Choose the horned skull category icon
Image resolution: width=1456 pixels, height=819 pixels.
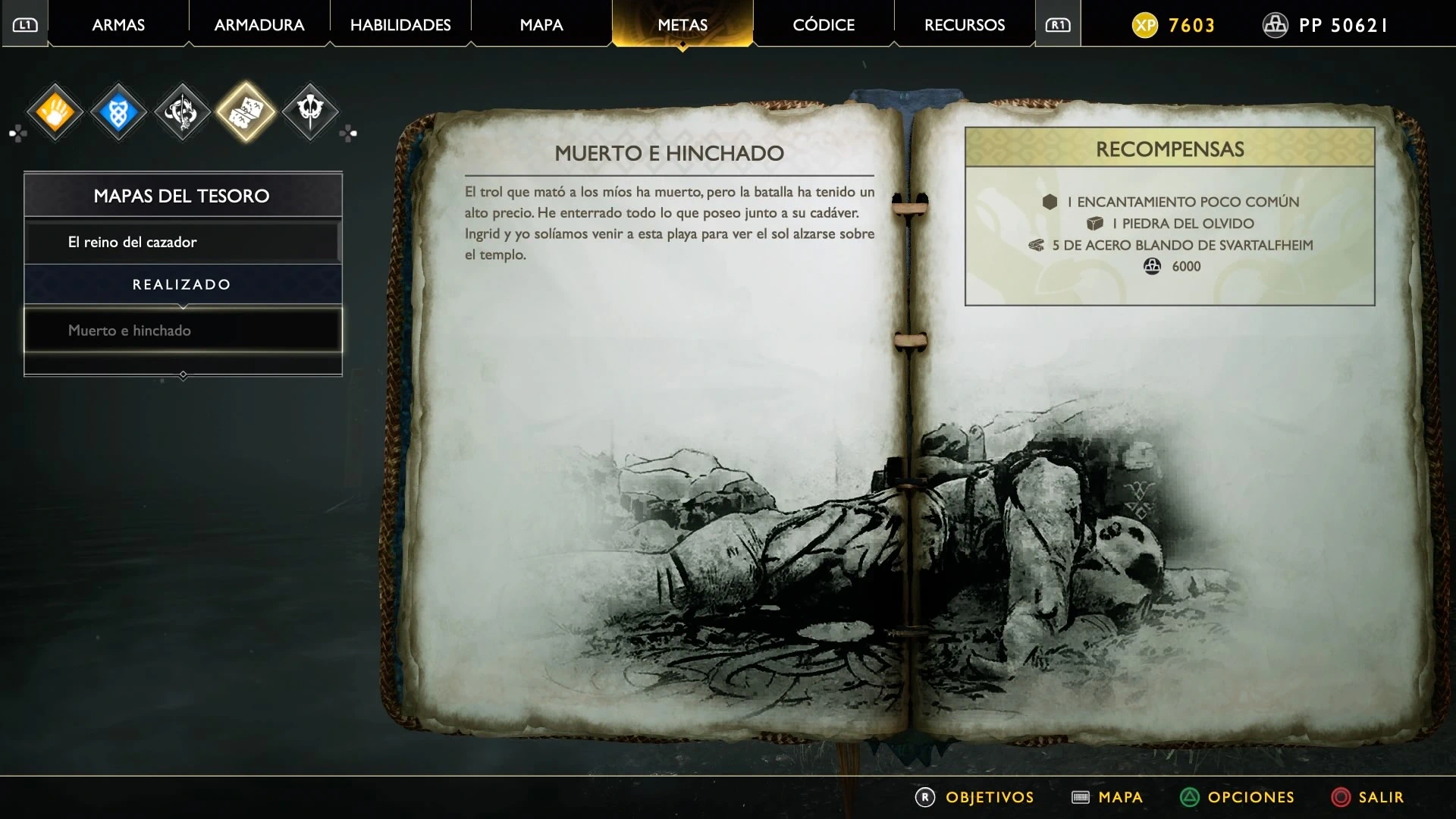[x=309, y=112]
